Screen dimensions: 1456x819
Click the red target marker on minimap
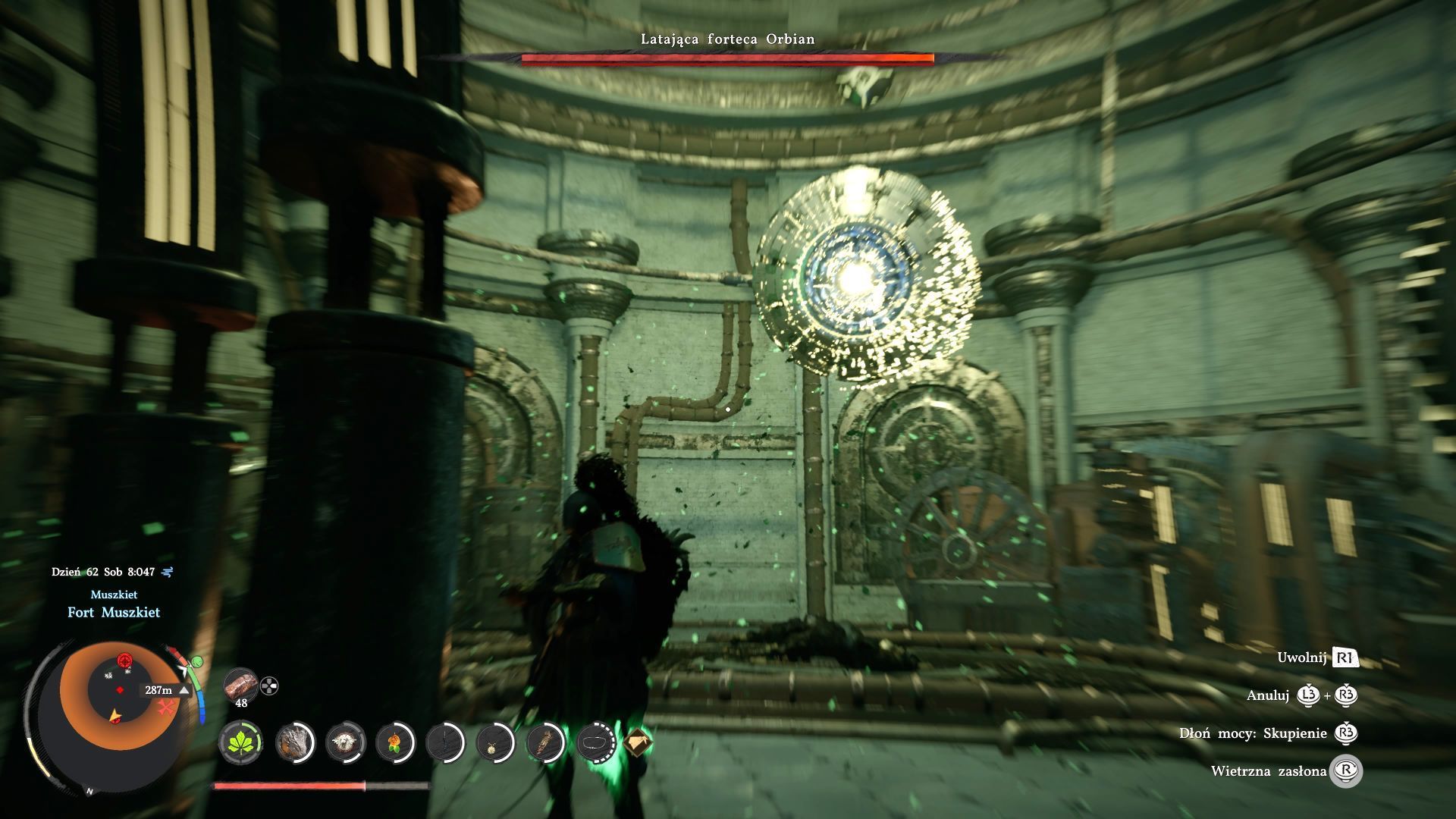pos(124,660)
